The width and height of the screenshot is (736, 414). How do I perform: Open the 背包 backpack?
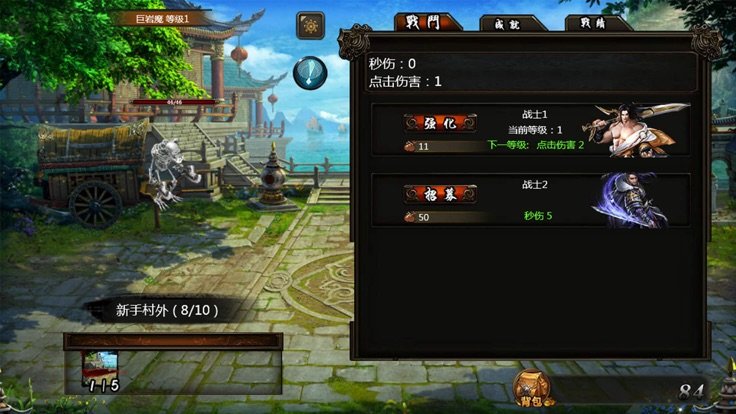535,389
